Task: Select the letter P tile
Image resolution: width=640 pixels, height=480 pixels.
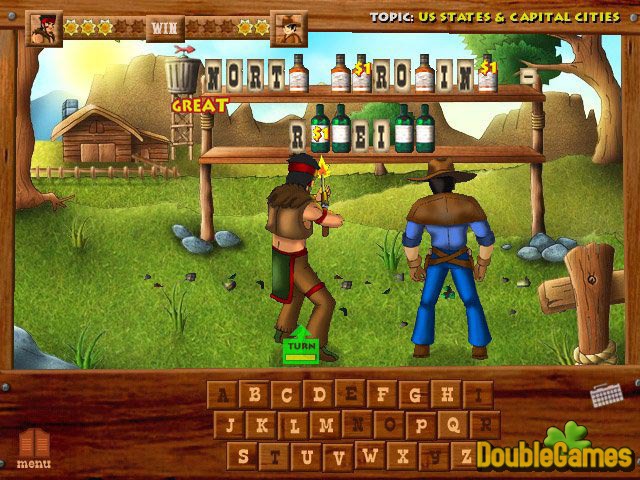Action: (x=422, y=425)
